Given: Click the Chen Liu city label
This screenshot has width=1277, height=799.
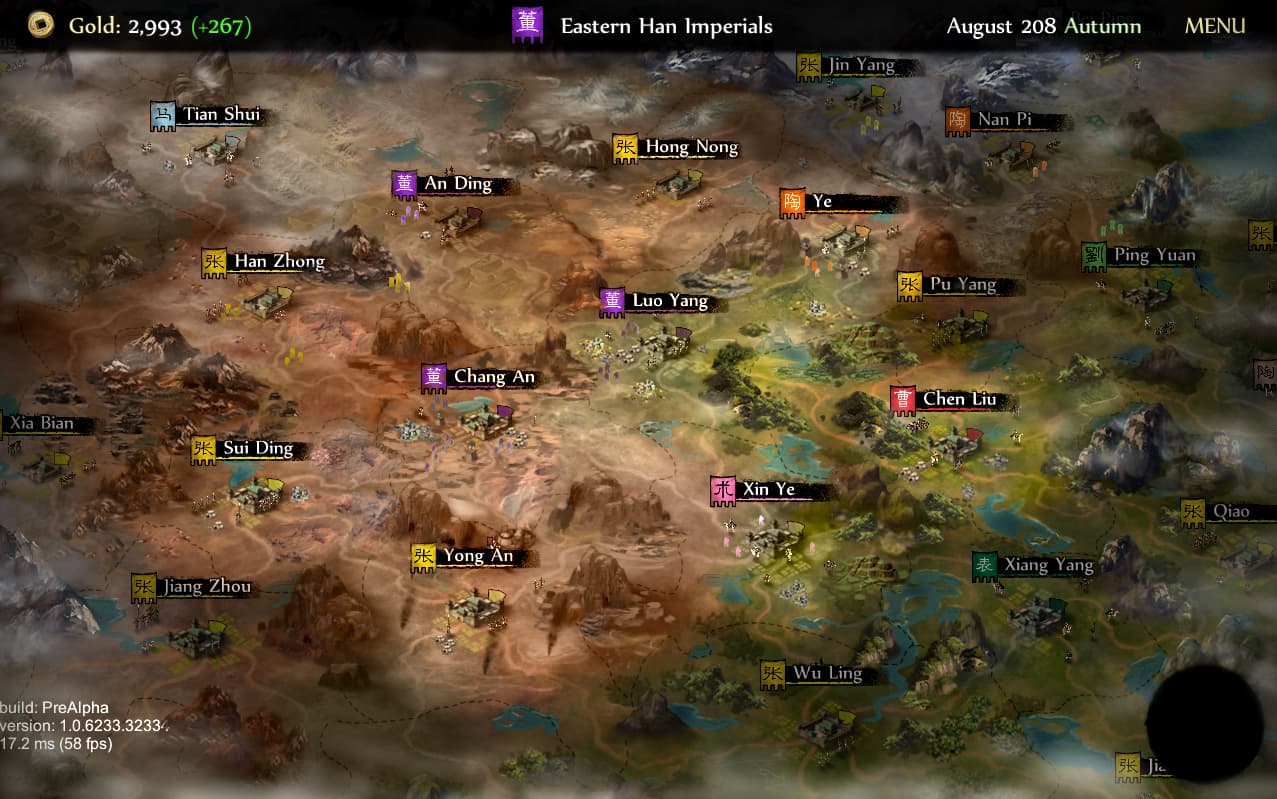Looking at the screenshot, I should click(959, 400).
